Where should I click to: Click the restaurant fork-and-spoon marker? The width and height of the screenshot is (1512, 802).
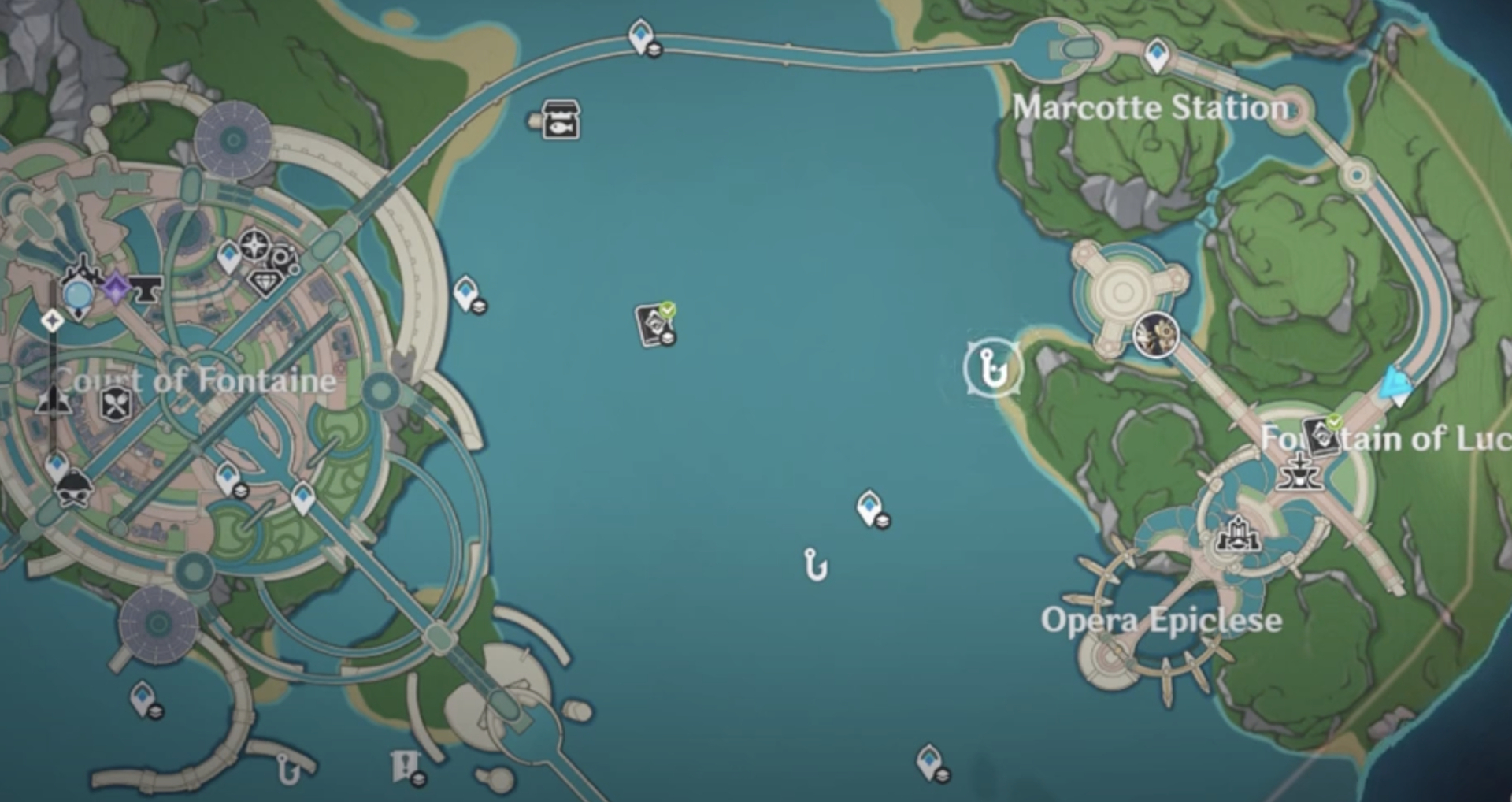click(113, 403)
